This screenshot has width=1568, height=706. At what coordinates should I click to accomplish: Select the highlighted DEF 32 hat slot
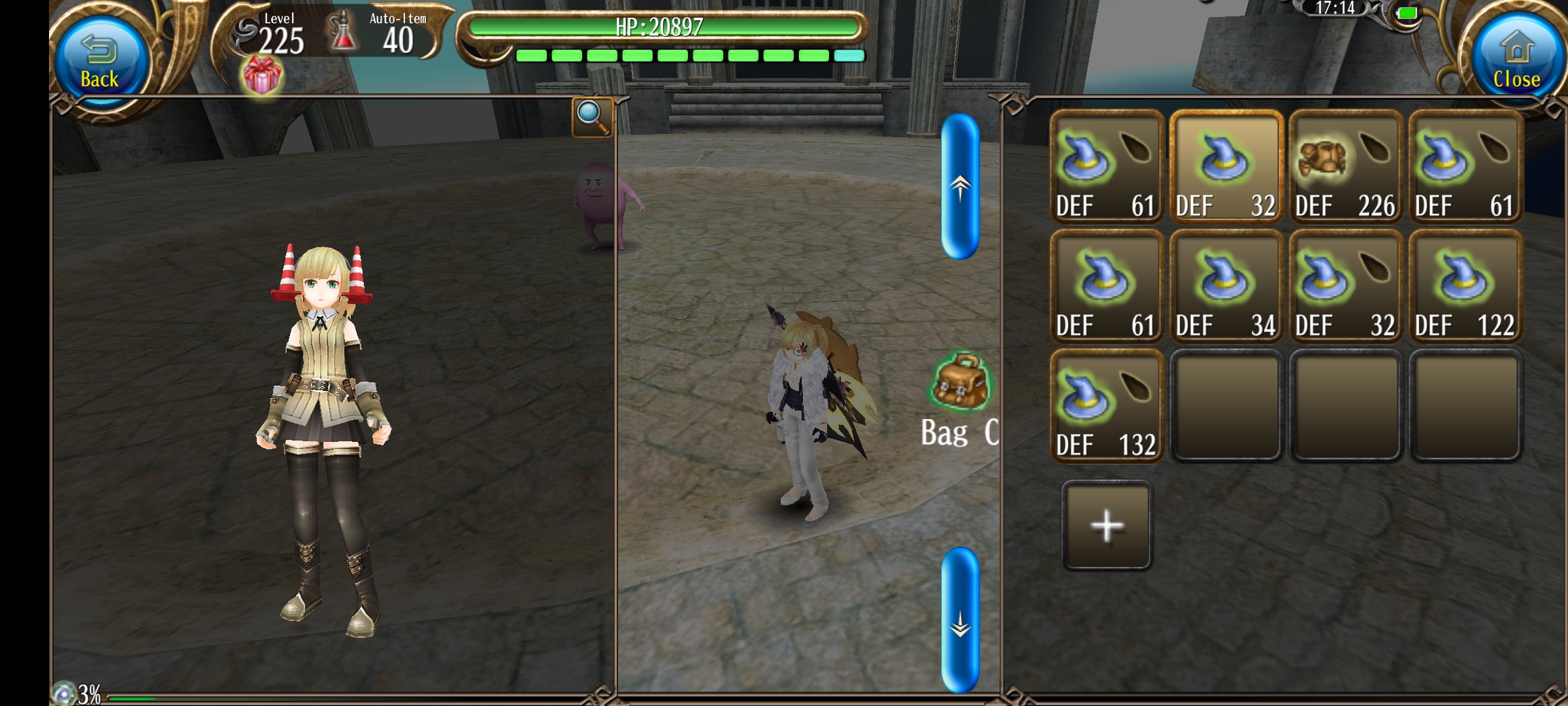[1226, 167]
